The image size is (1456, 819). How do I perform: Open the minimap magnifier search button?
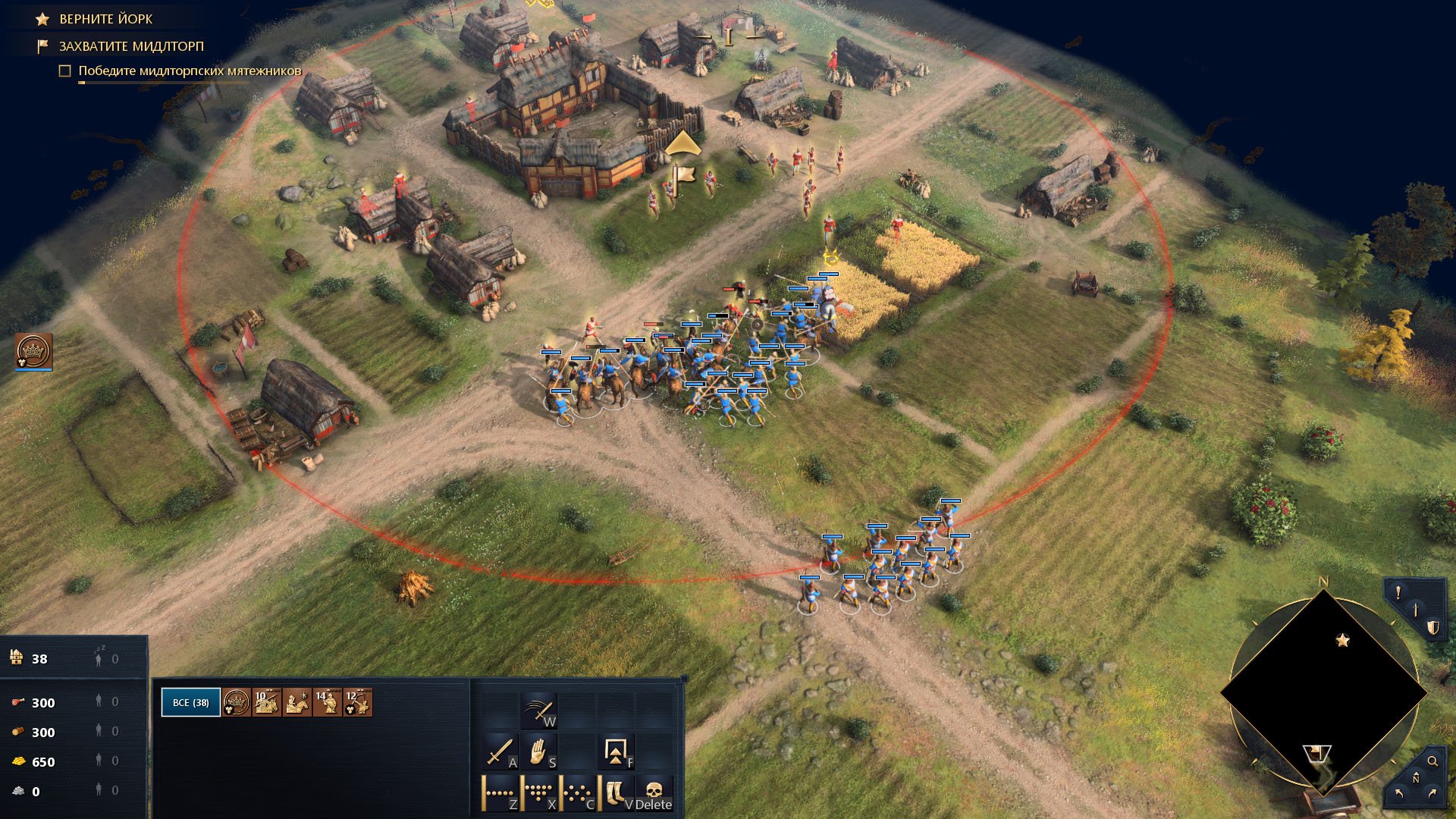1432,761
